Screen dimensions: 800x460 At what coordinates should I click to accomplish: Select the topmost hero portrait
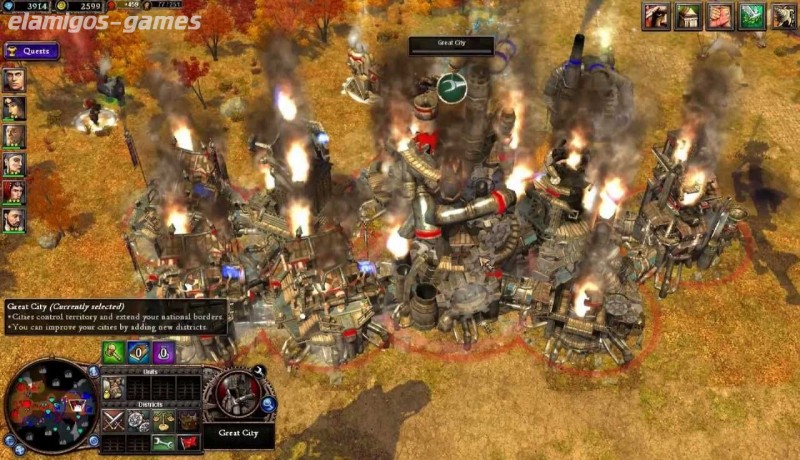pyautogui.click(x=13, y=80)
